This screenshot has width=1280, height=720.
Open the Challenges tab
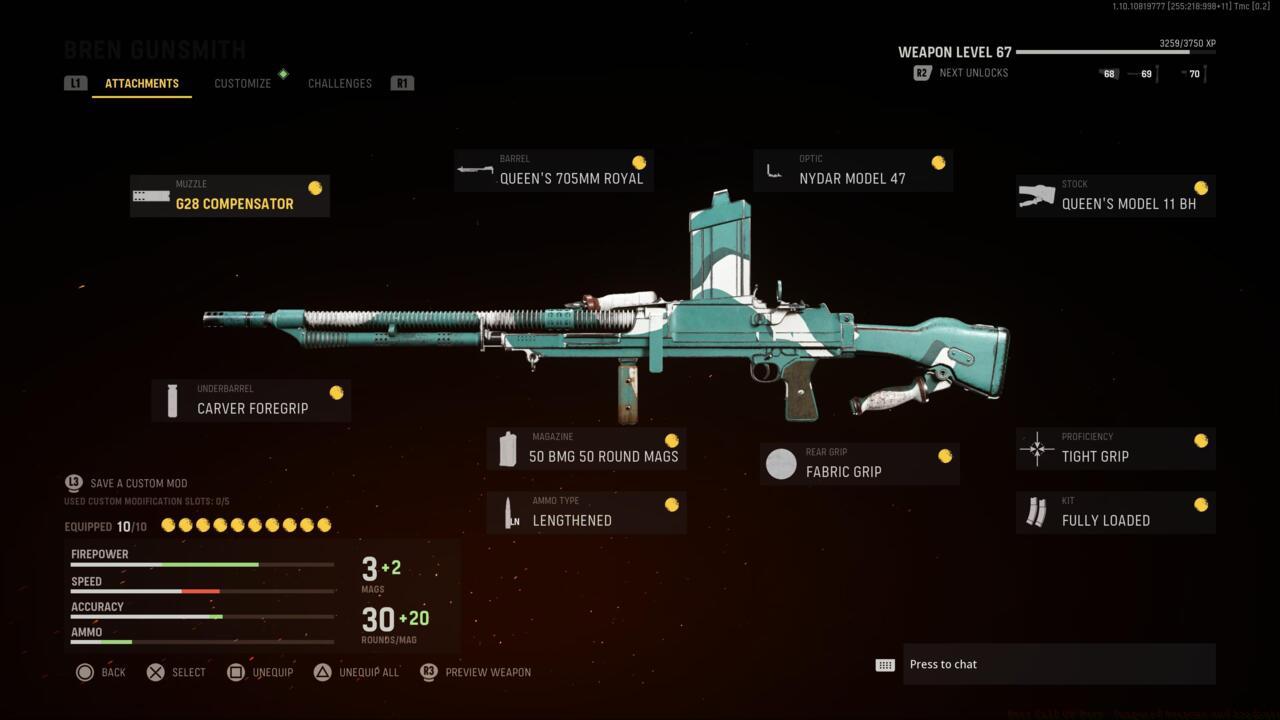click(339, 83)
